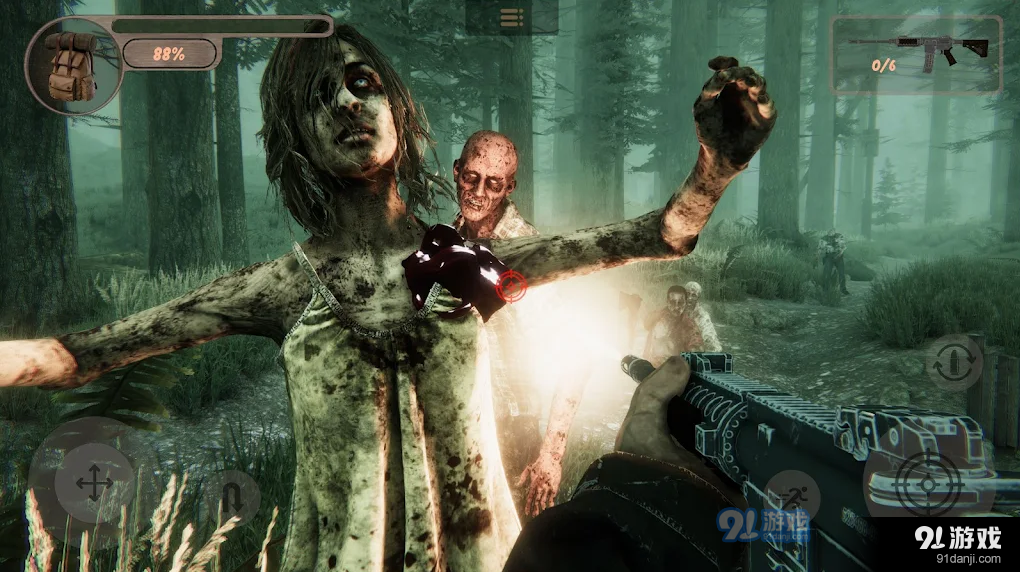The image size is (1020, 572).
Task: Select the assault rifle weapon panel
Action: 915,54
